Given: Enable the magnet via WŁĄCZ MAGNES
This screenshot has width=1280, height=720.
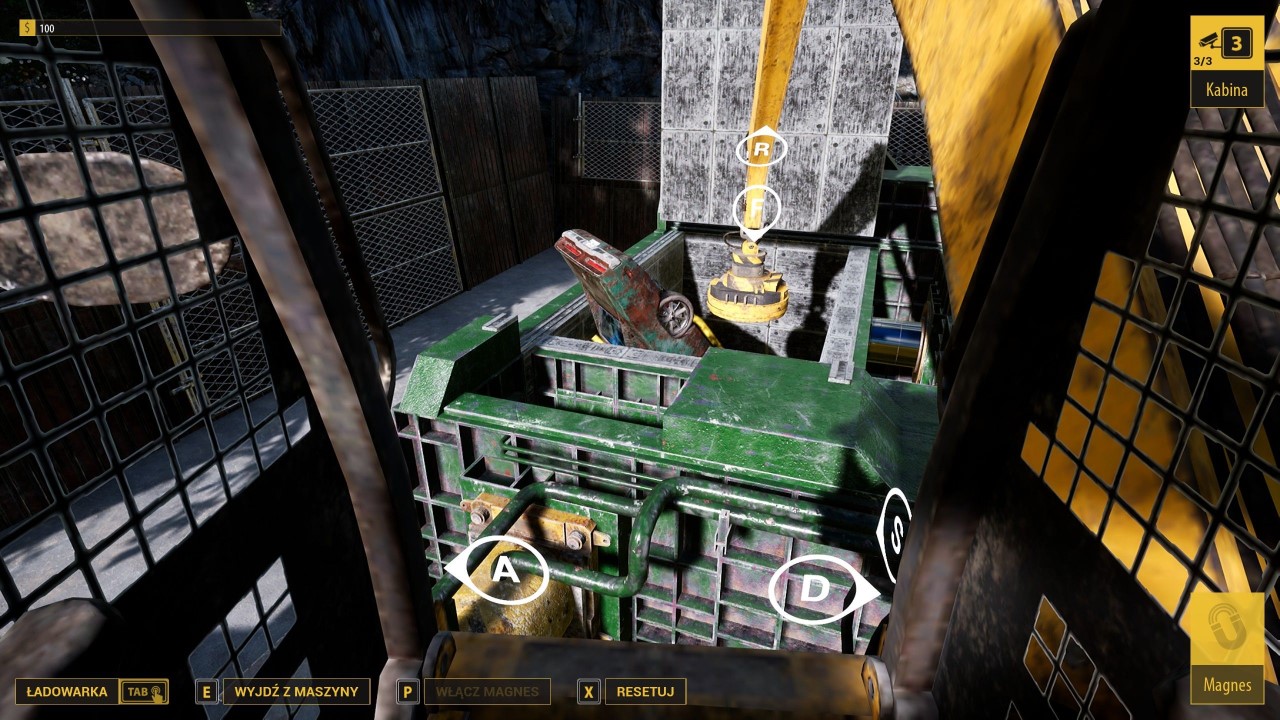Looking at the screenshot, I should coord(487,691).
